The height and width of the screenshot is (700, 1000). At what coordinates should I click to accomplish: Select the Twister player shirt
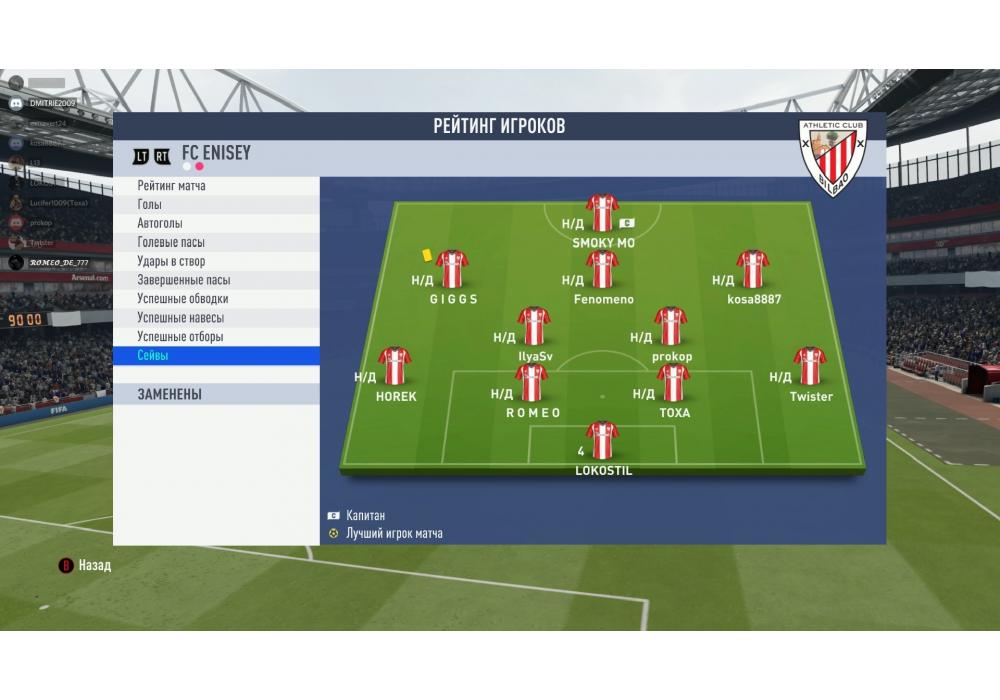click(809, 366)
